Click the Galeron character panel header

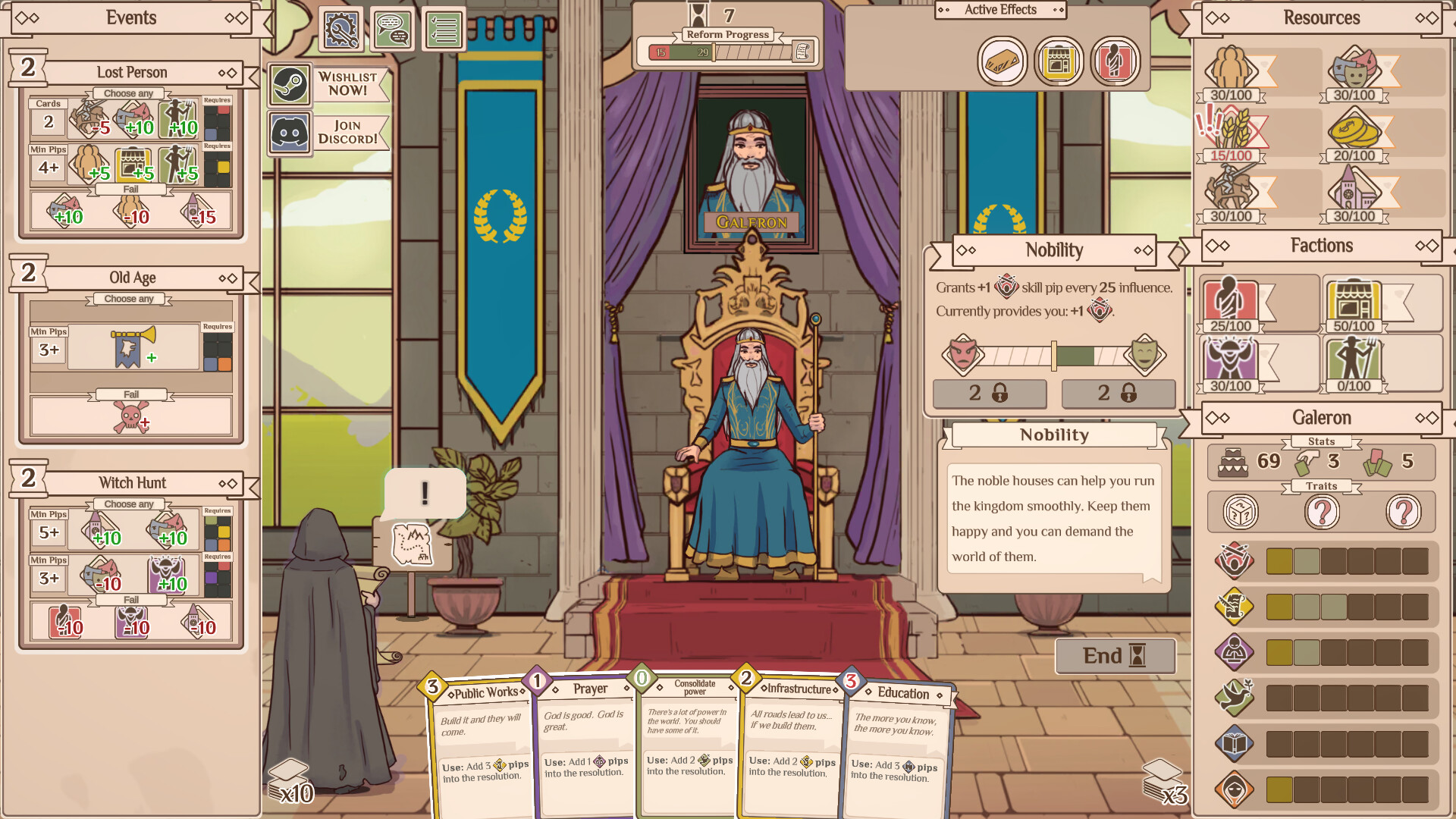[x=1320, y=418]
